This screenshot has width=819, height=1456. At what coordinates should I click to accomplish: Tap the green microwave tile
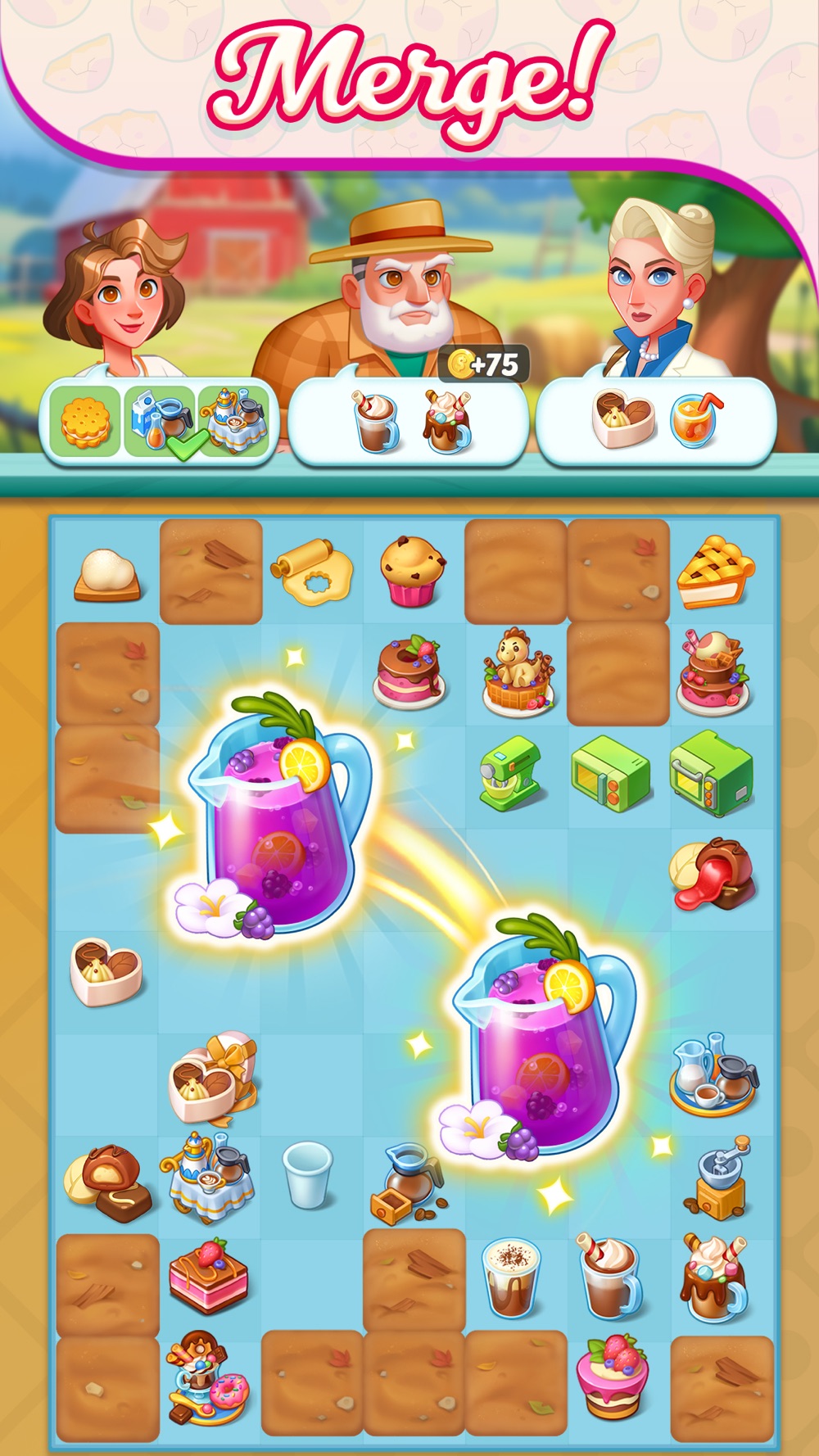click(611, 772)
